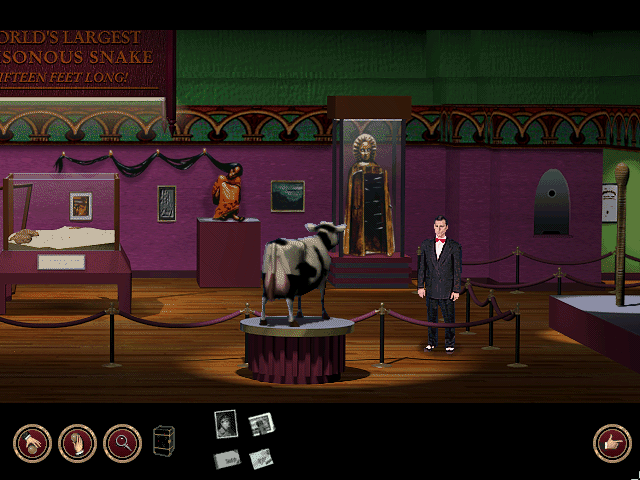This screenshot has height=480, width=640.
Task: Choose the paper note inventory item
Action: (x=261, y=458)
